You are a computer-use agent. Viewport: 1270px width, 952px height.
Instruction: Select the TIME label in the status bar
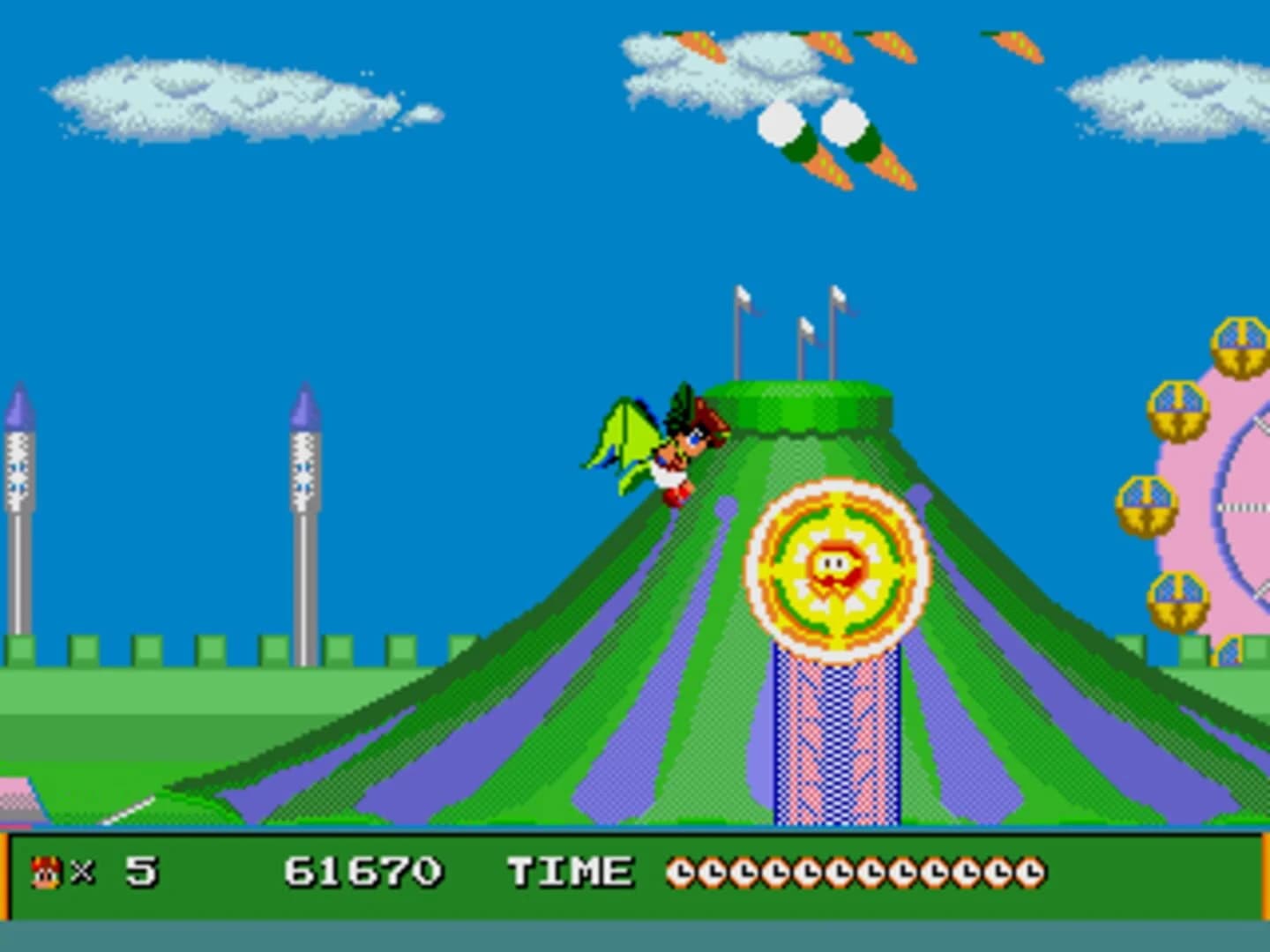pyautogui.click(x=569, y=871)
